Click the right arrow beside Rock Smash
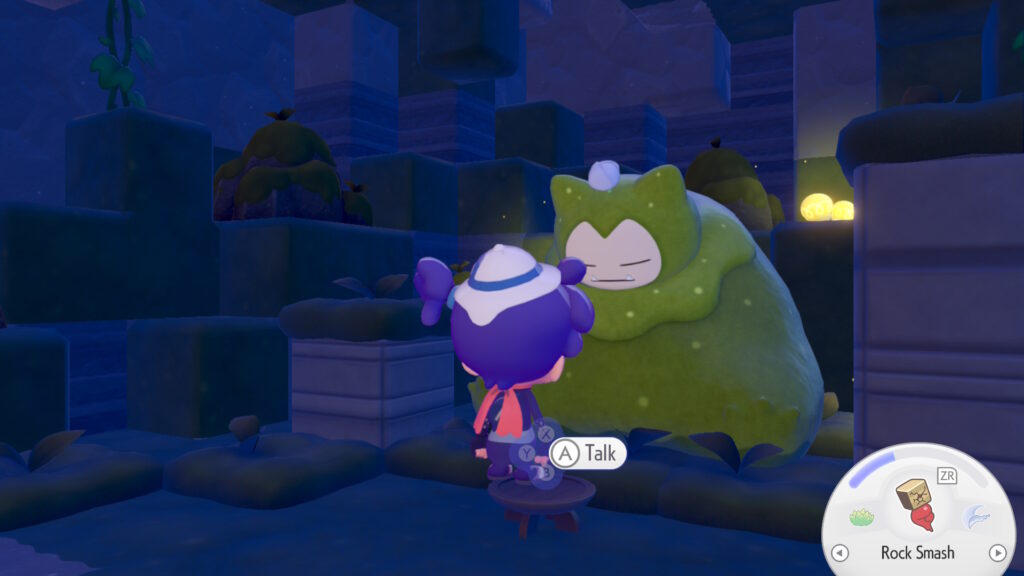Image resolution: width=1024 pixels, height=576 pixels. 996,552
